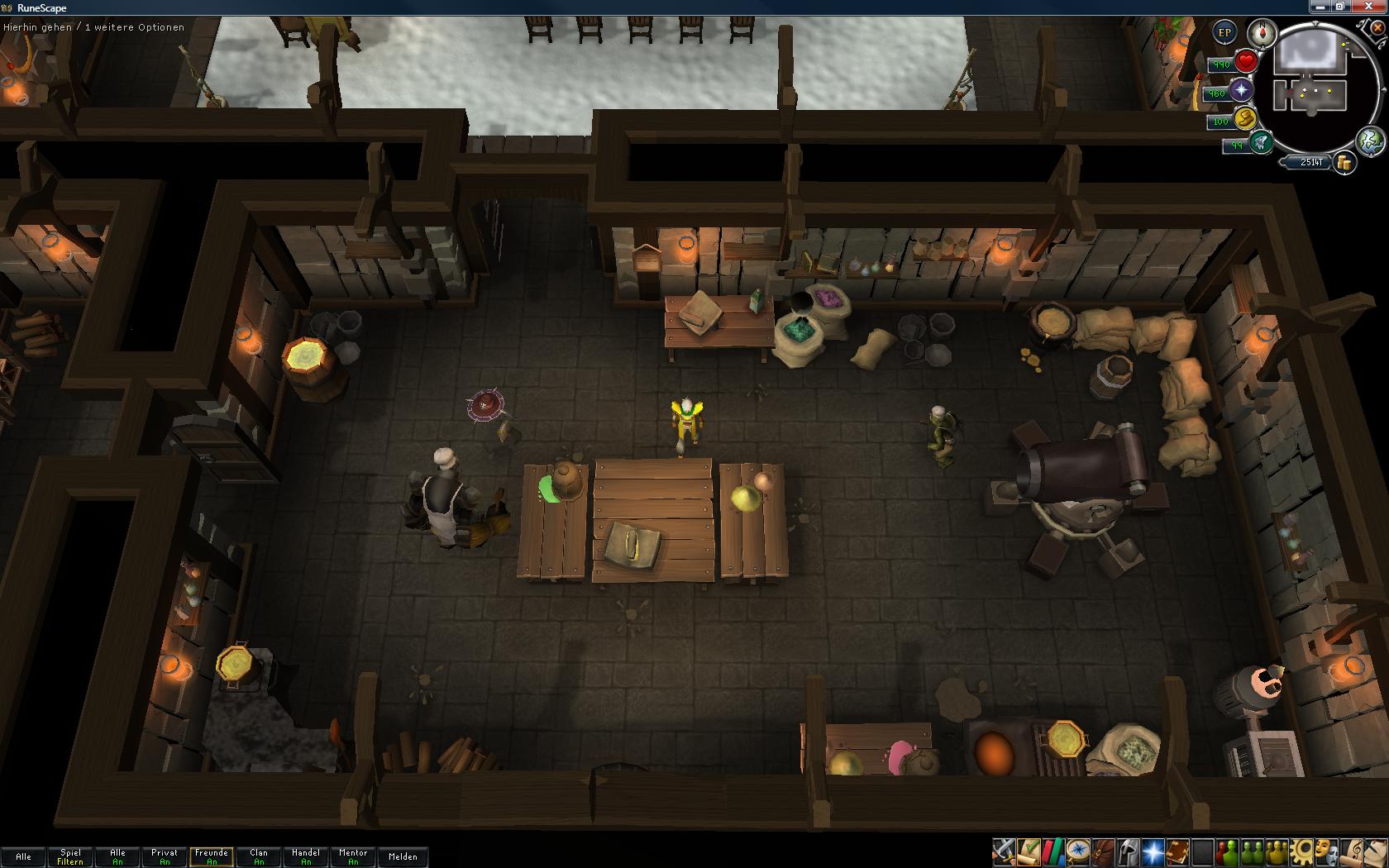
Task: Open the backpack inventory tab
Action: (x=1103, y=851)
